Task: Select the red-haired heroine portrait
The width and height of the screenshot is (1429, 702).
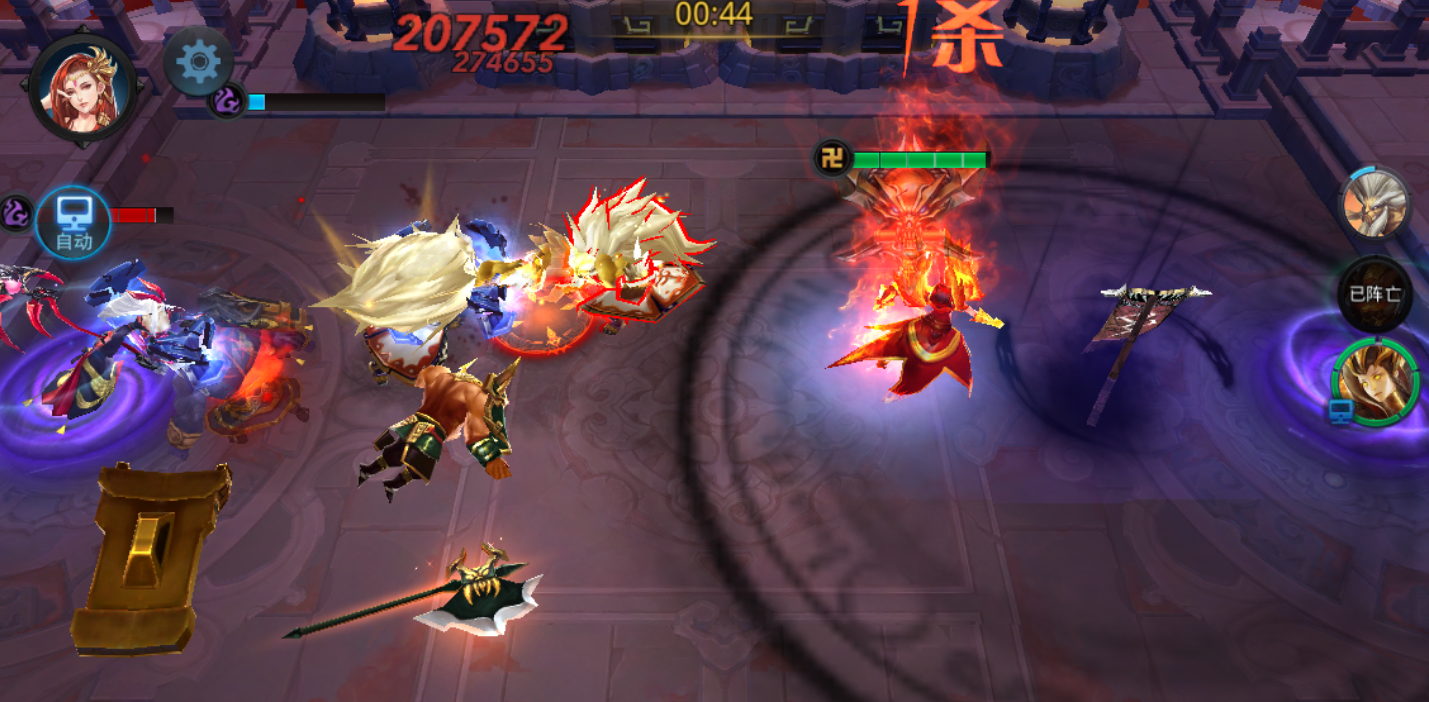Action: click(84, 90)
